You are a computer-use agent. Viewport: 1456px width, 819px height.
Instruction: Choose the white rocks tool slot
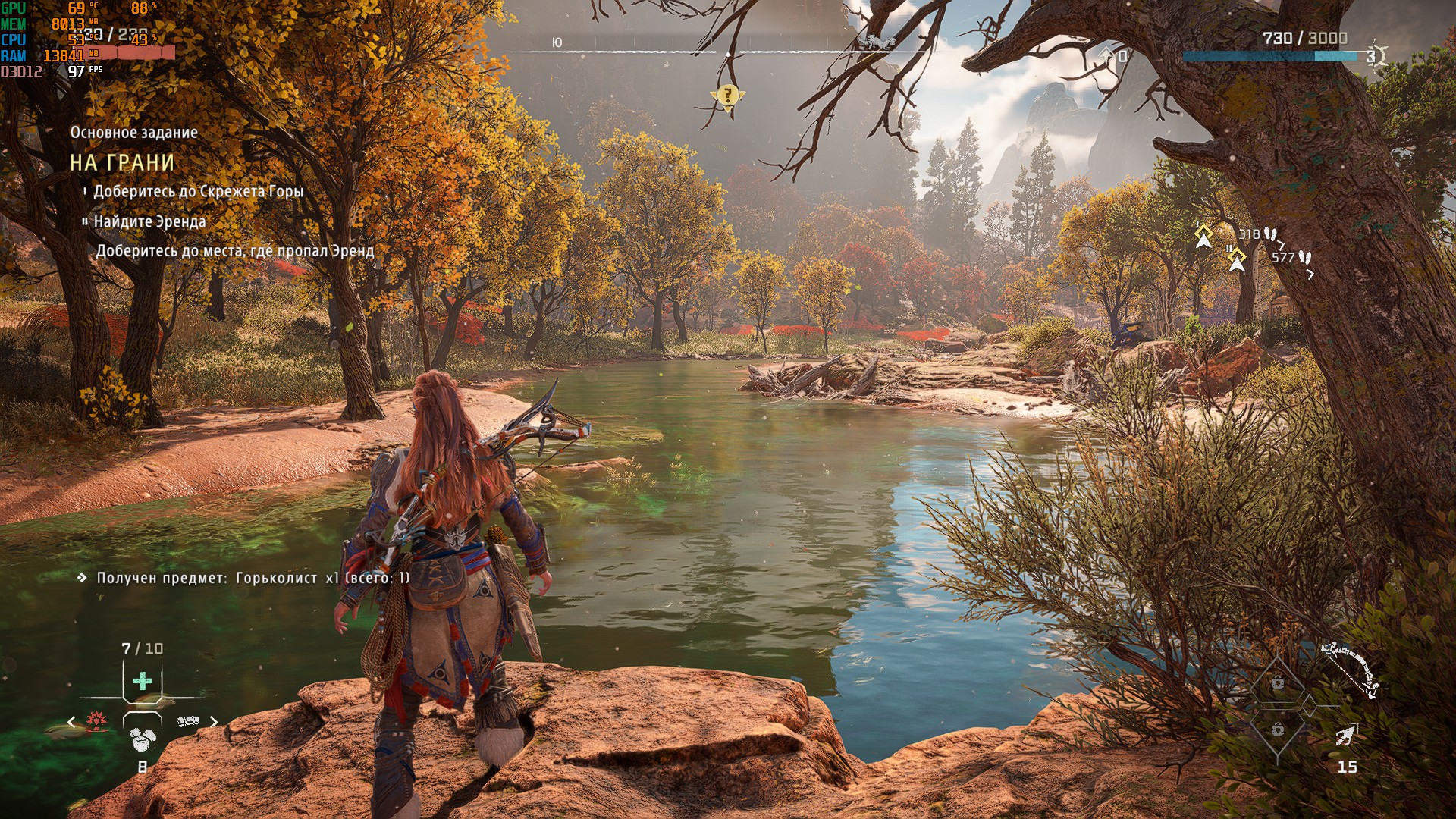coord(142,739)
